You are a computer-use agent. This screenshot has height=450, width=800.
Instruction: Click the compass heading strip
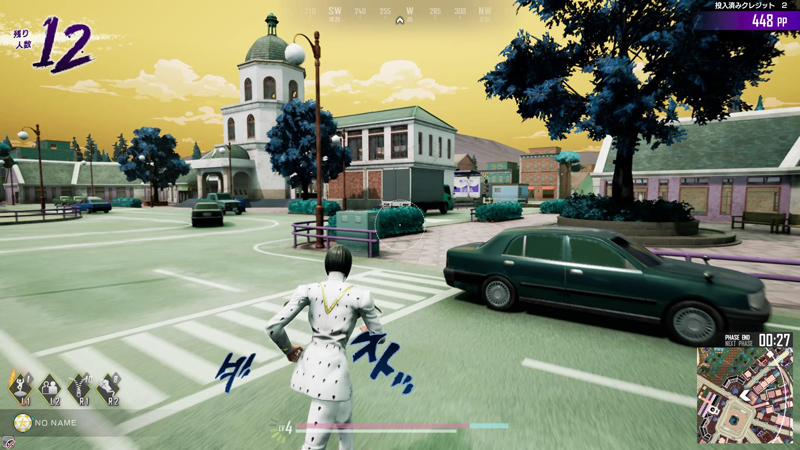(x=401, y=13)
